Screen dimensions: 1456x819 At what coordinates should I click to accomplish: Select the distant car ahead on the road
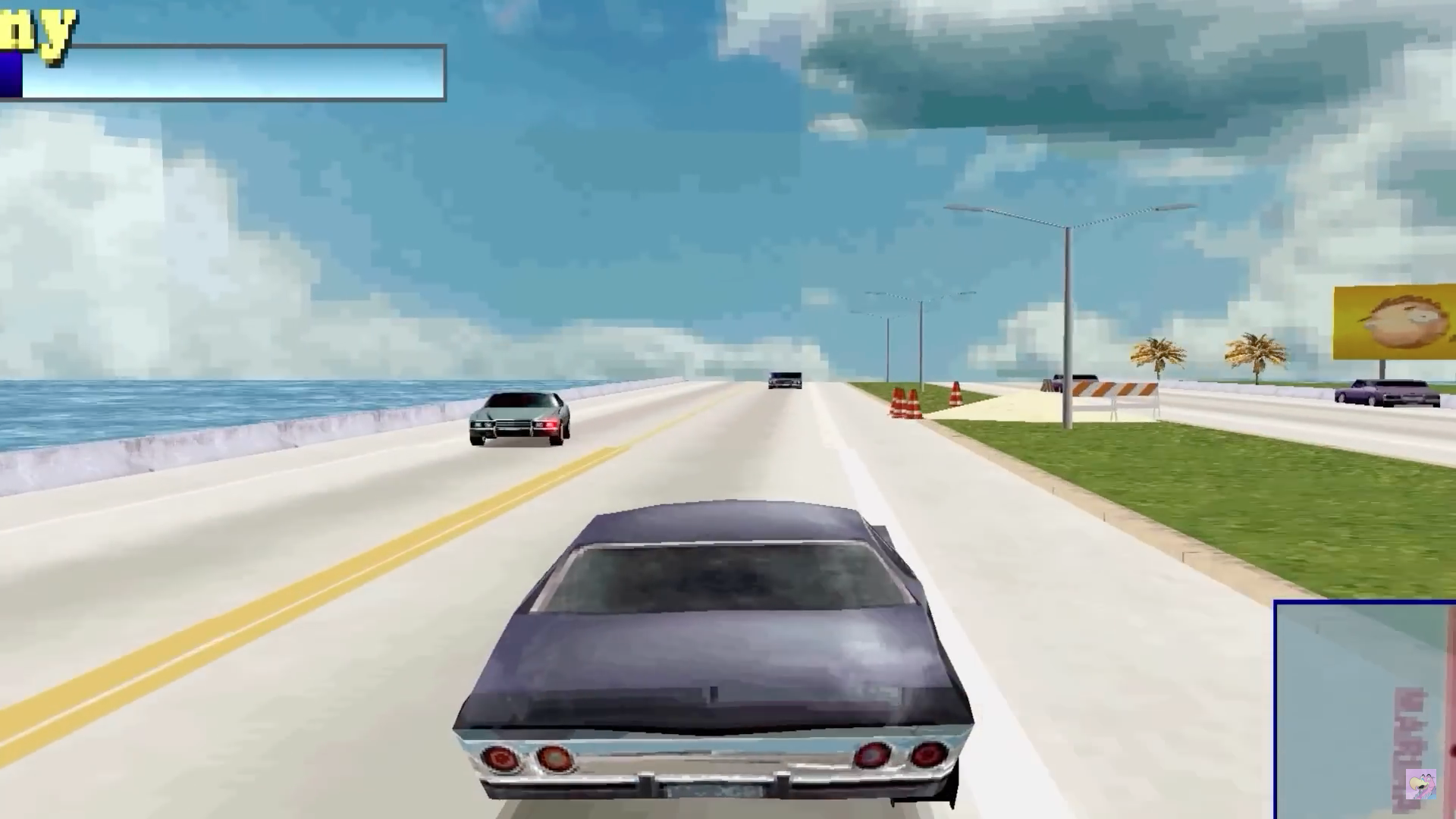[x=785, y=379]
